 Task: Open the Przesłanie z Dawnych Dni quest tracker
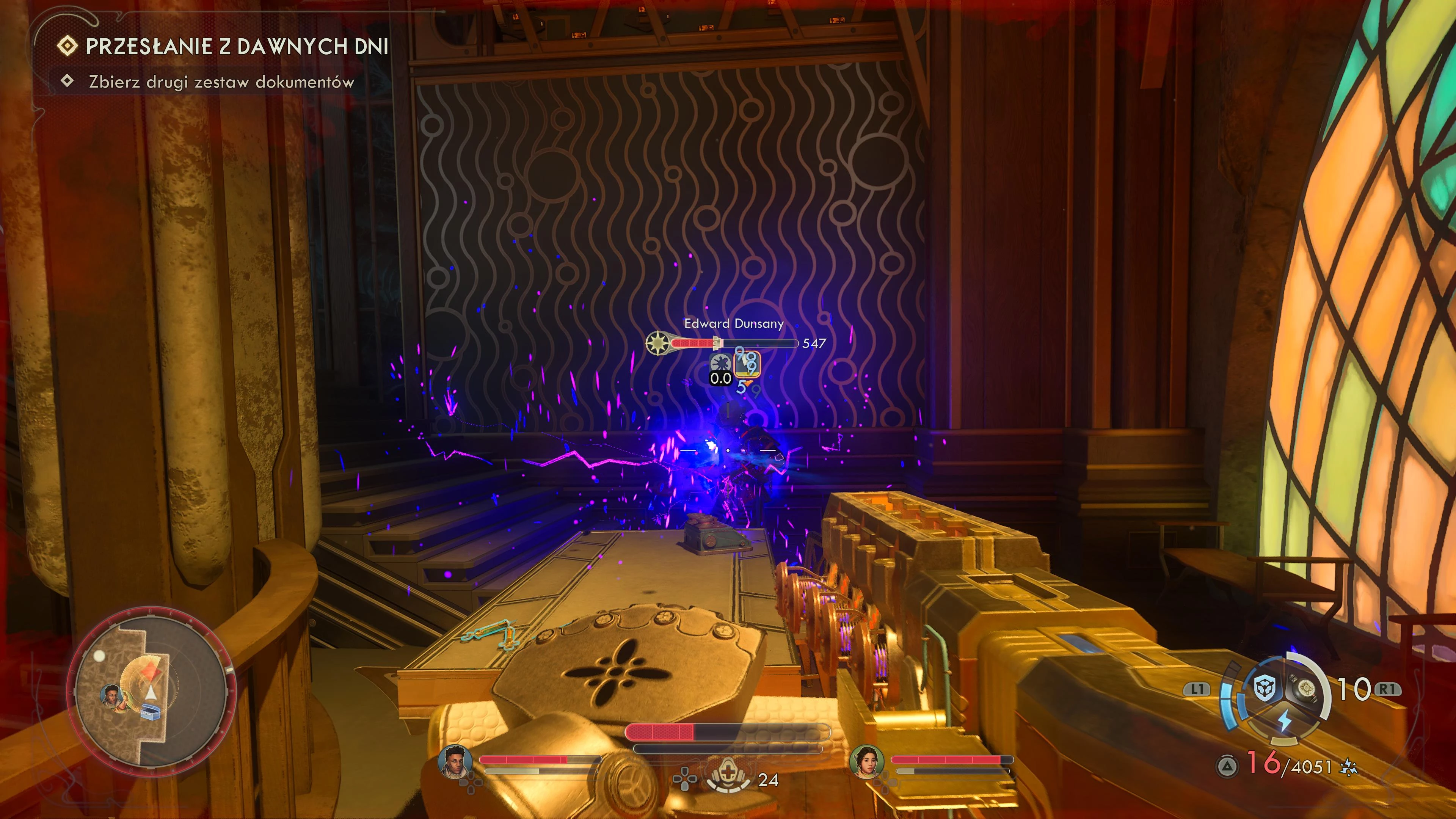[236, 46]
